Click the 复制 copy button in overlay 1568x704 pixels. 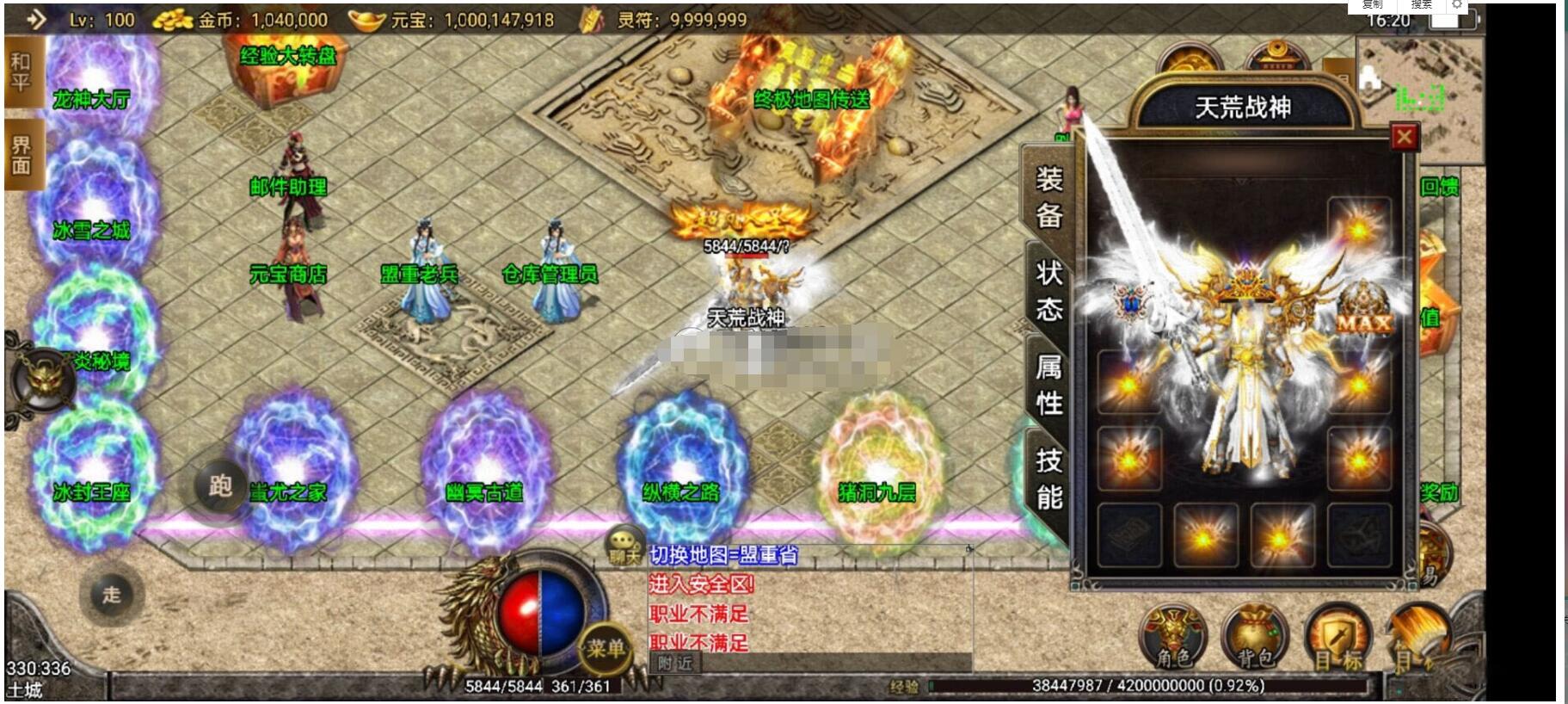click(x=1373, y=5)
